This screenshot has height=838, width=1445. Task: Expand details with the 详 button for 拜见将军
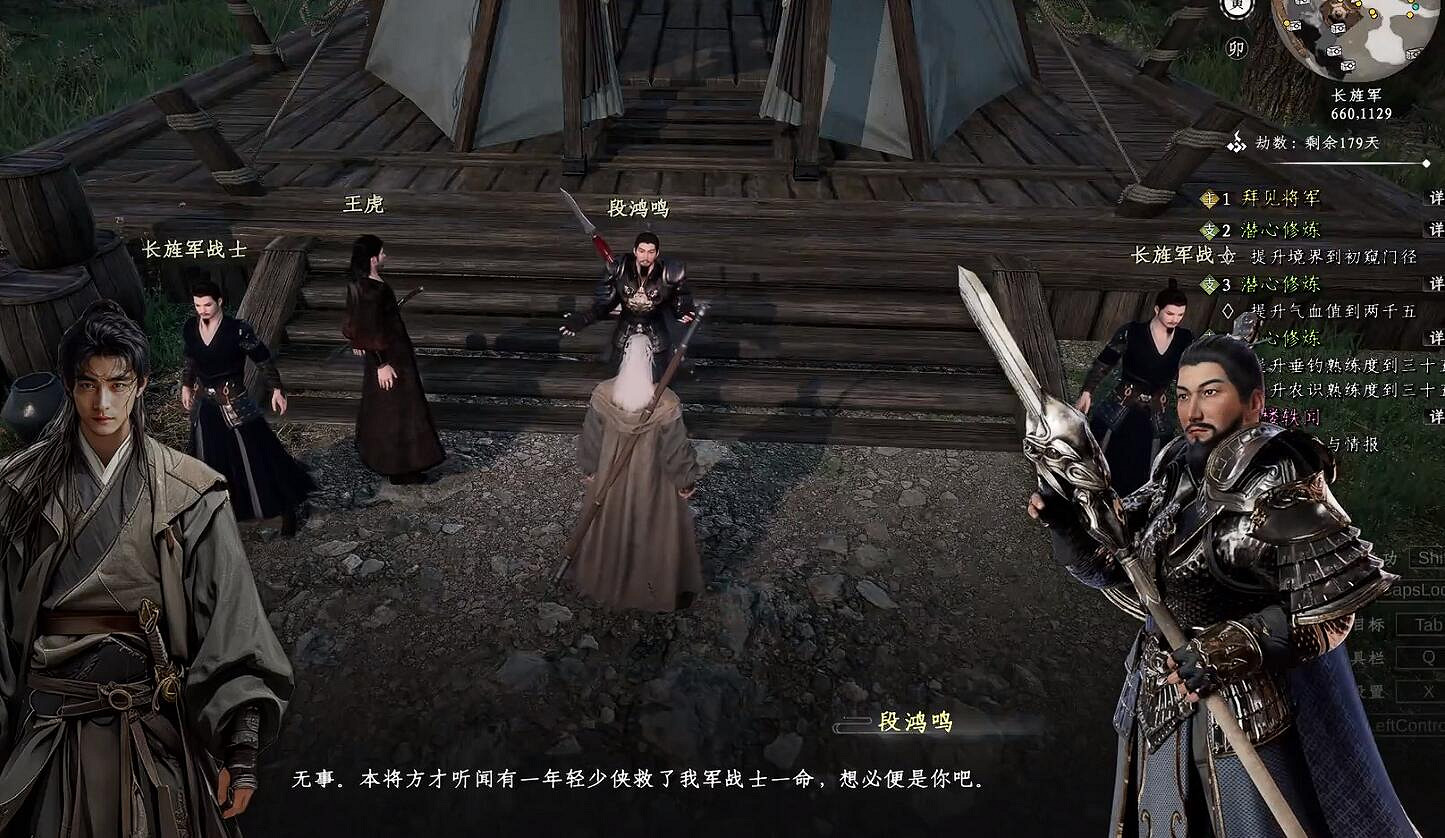tap(1438, 197)
